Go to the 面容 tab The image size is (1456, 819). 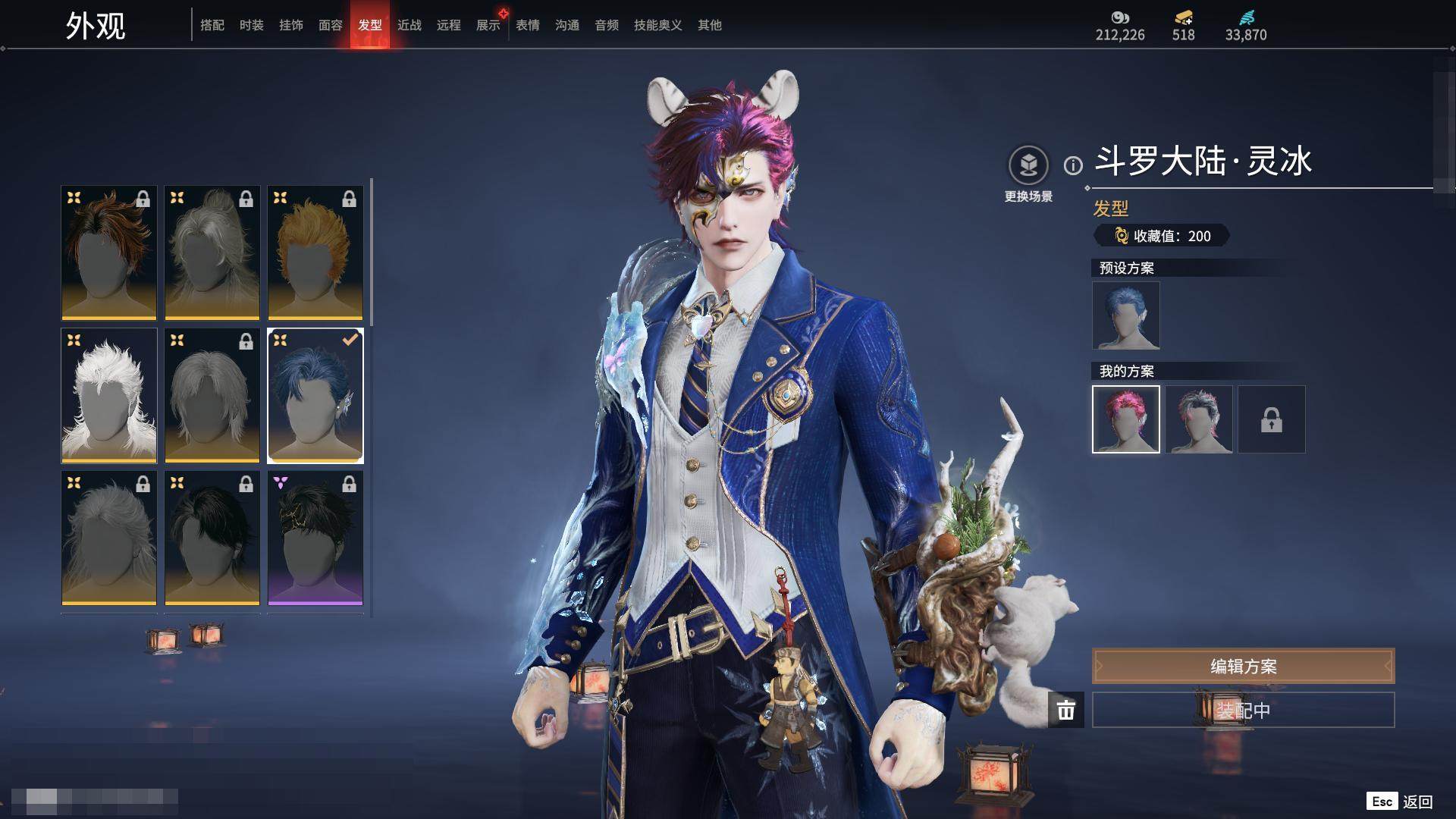(x=330, y=25)
